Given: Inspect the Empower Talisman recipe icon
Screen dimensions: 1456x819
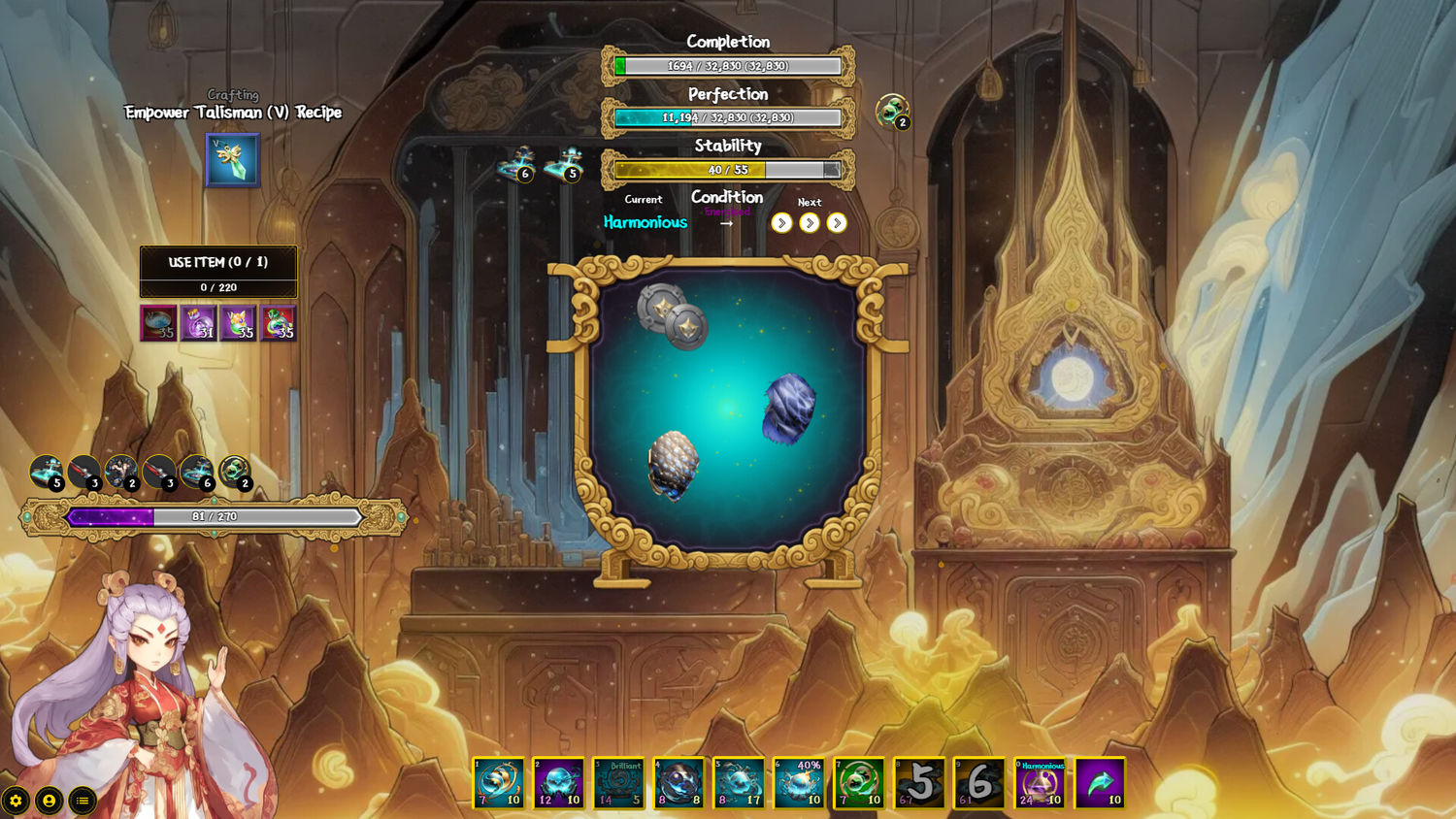Looking at the screenshot, I should pyautogui.click(x=233, y=160).
